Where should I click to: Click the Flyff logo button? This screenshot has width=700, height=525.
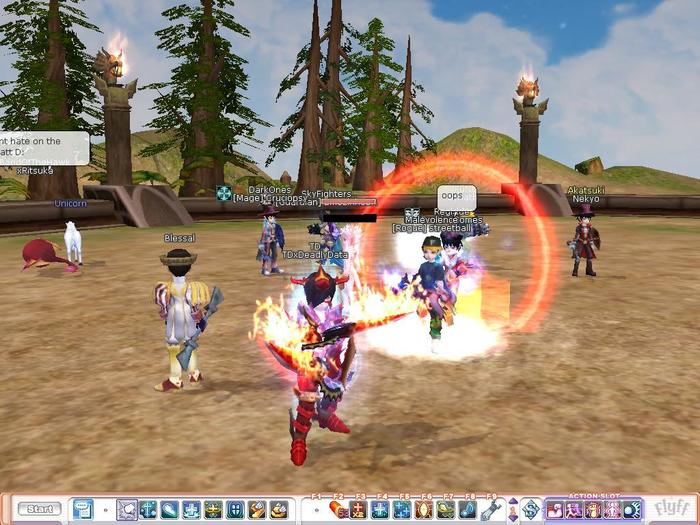(x=671, y=509)
